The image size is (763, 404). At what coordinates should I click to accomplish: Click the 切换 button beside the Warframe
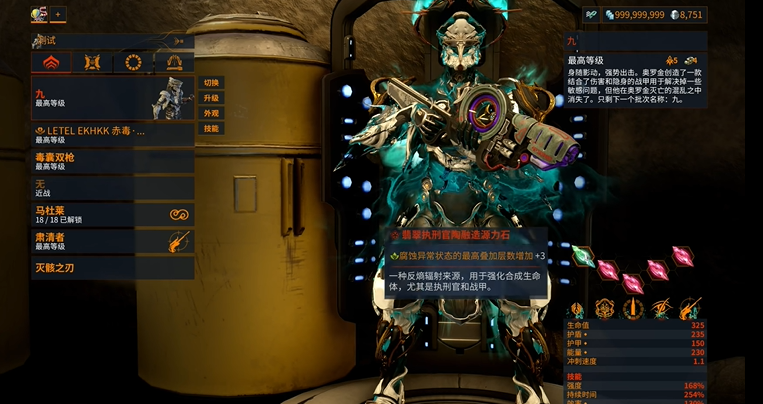click(x=211, y=82)
